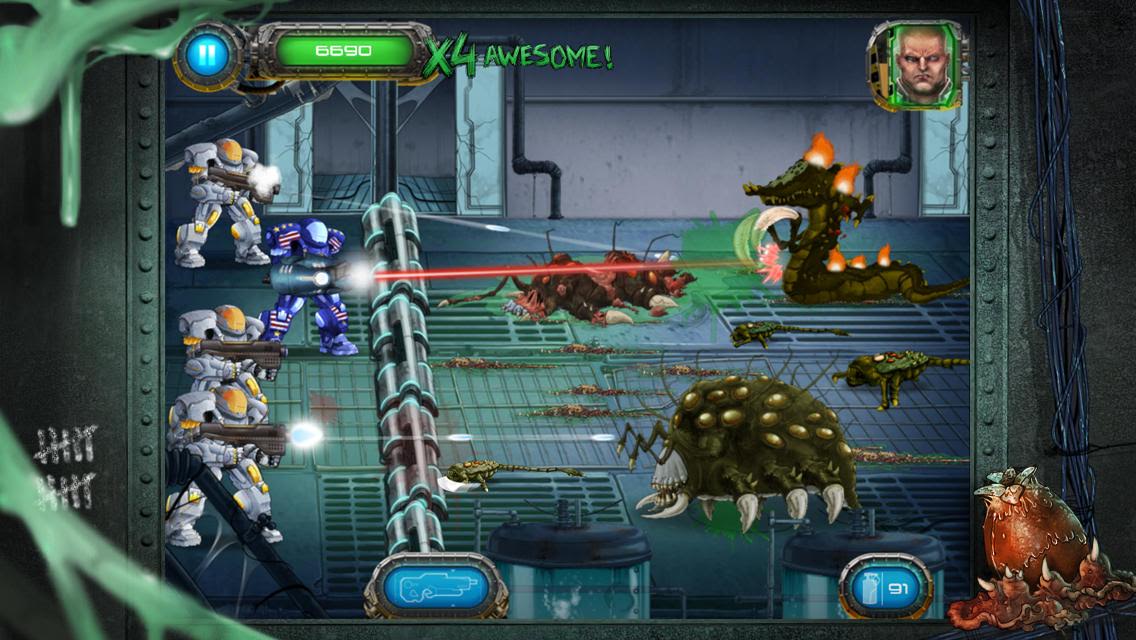The height and width of the screenshot is (640, 1136).
Task: Tap the commander portrait icon
Action: pyautogui.click(x=918, y=64)
